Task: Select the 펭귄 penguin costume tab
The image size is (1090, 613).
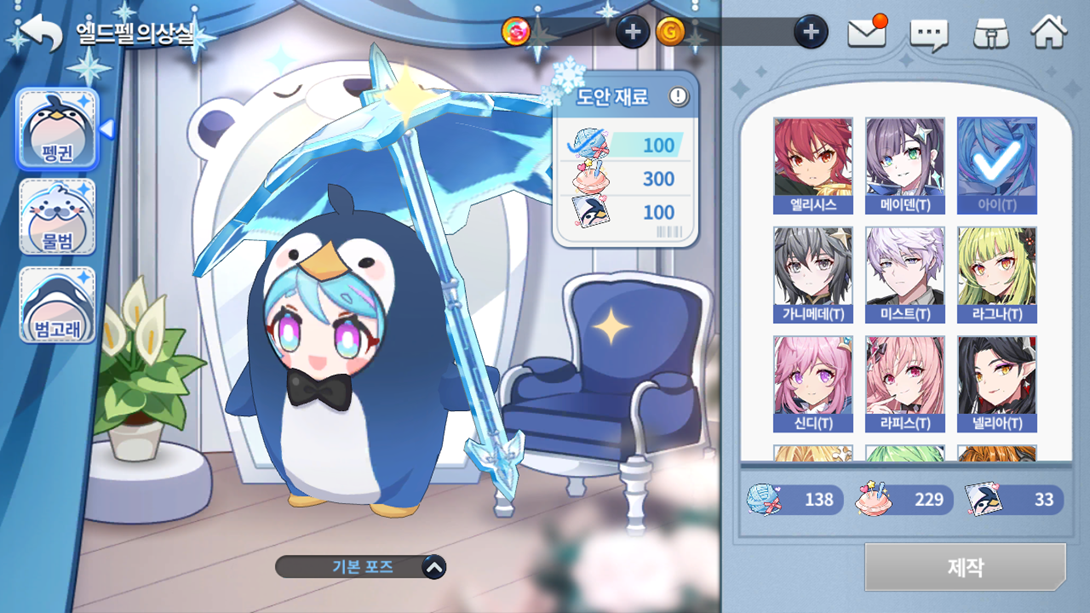Action: coord(58,130)
